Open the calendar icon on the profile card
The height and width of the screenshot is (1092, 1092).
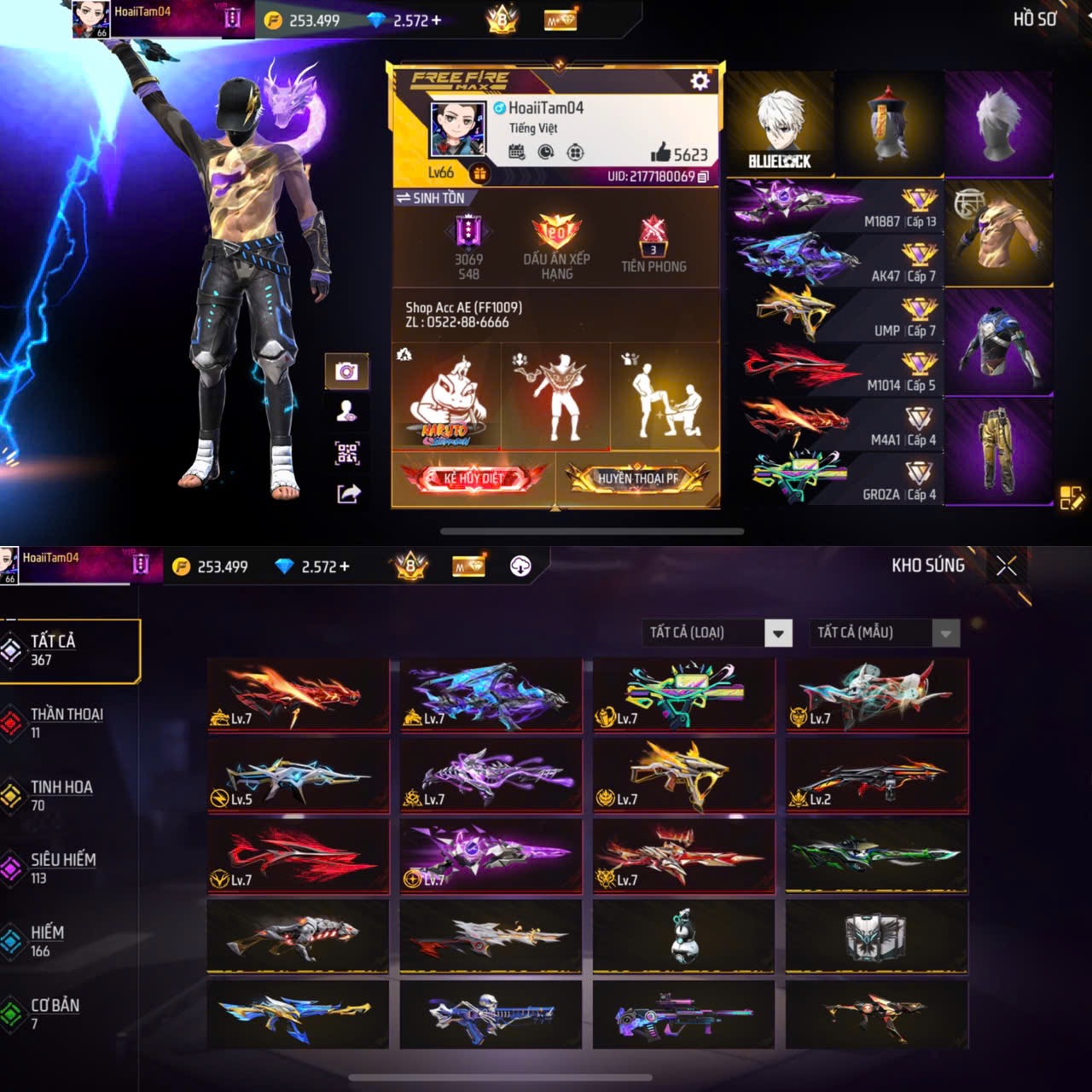516,154
